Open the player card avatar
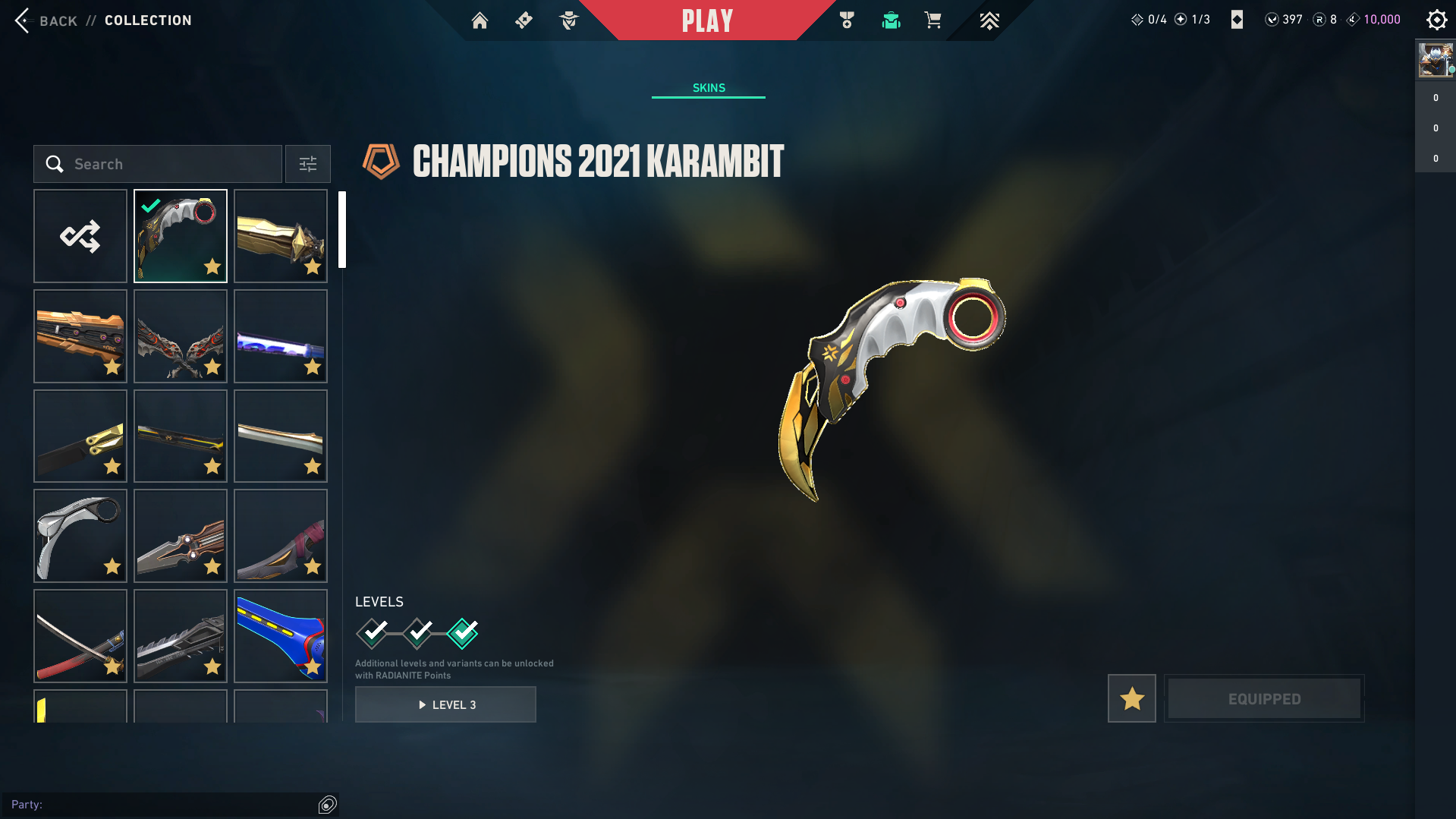1456x819 pixels. tap(1434, 60)
